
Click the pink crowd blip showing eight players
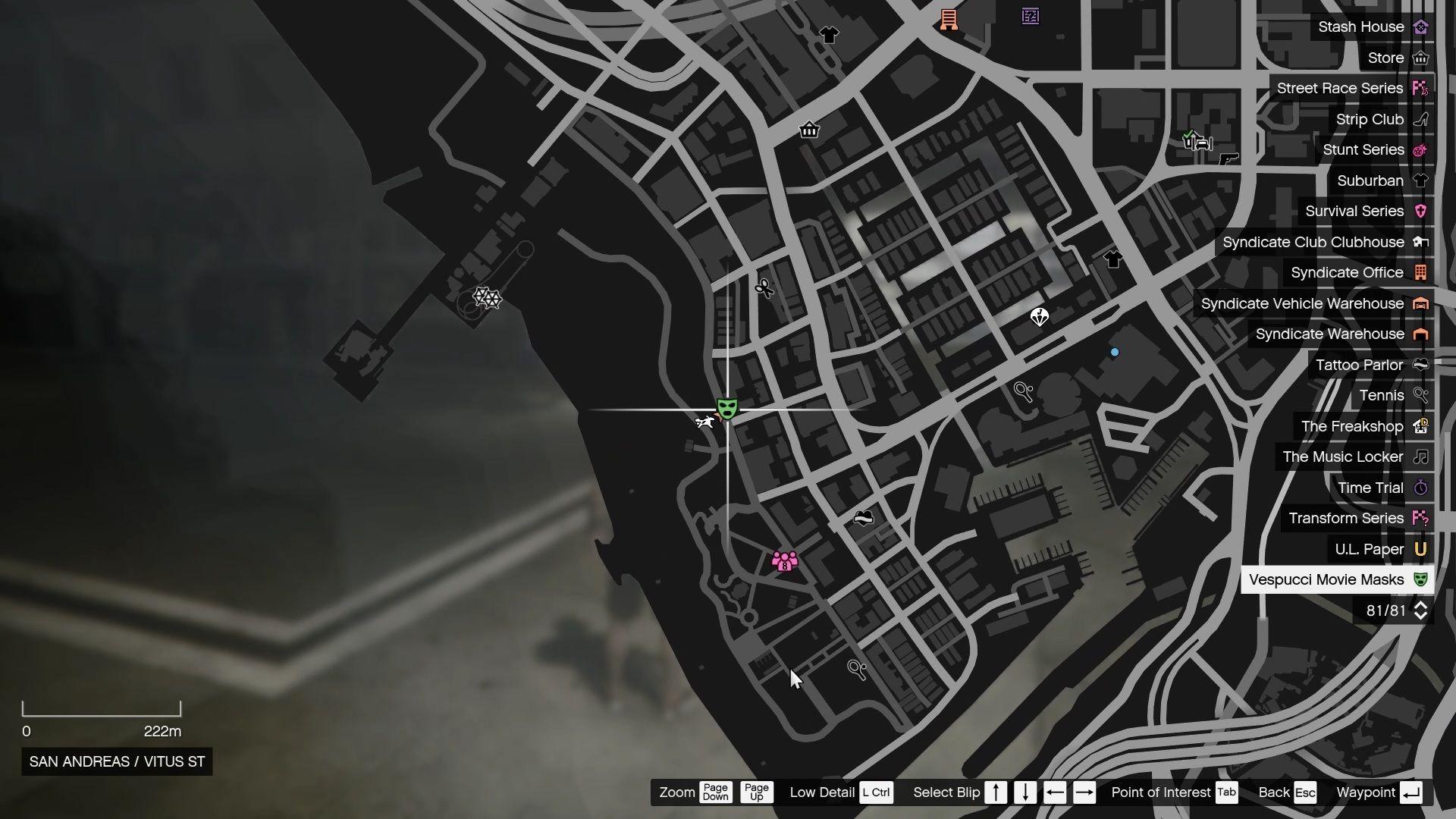click(x=785, y=561)
